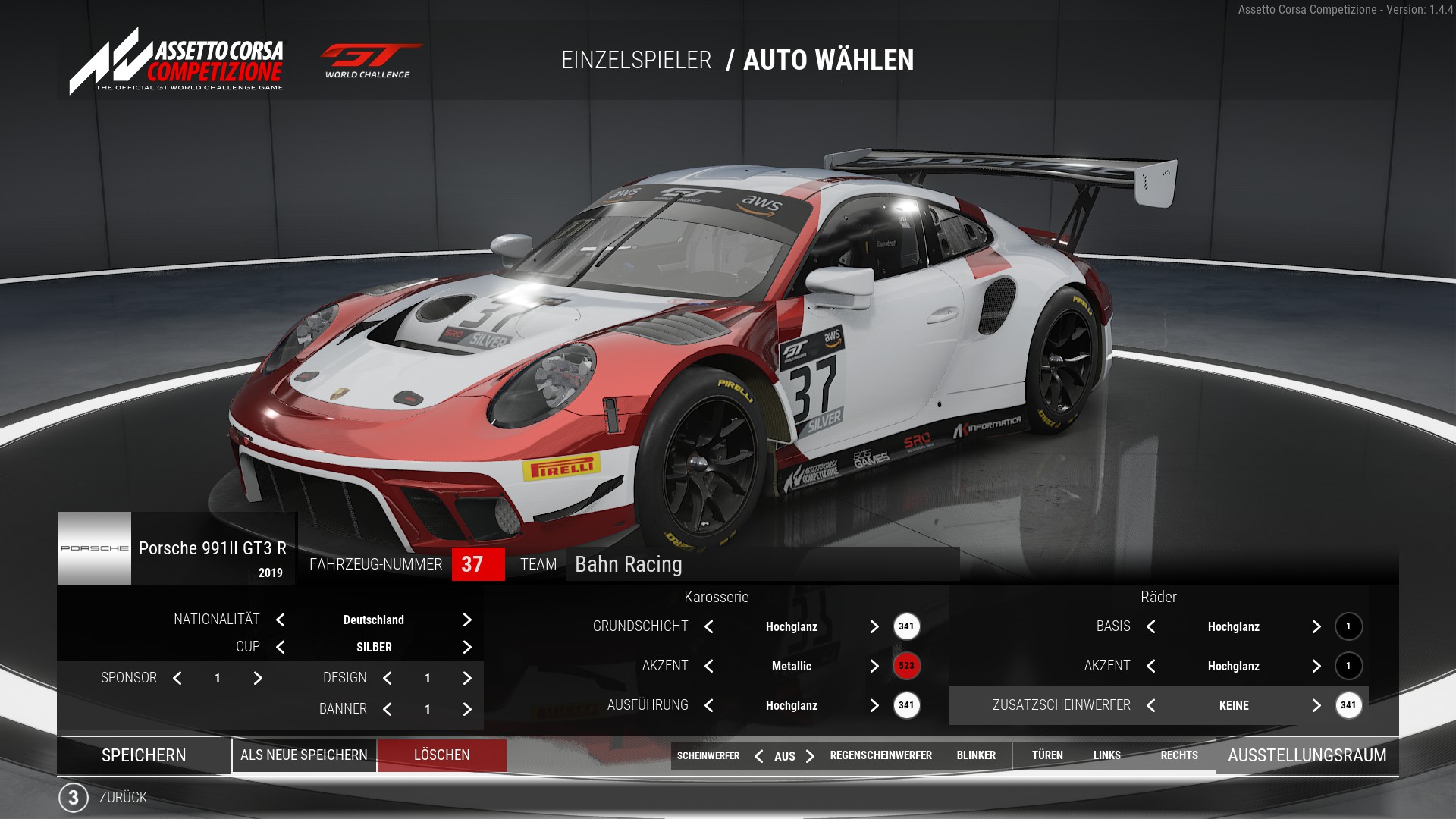Image resolution: width=1456 pixels, height=819 pixels.
Task: Open the red Akzent color swatch 523
Action: coord(906,666)
